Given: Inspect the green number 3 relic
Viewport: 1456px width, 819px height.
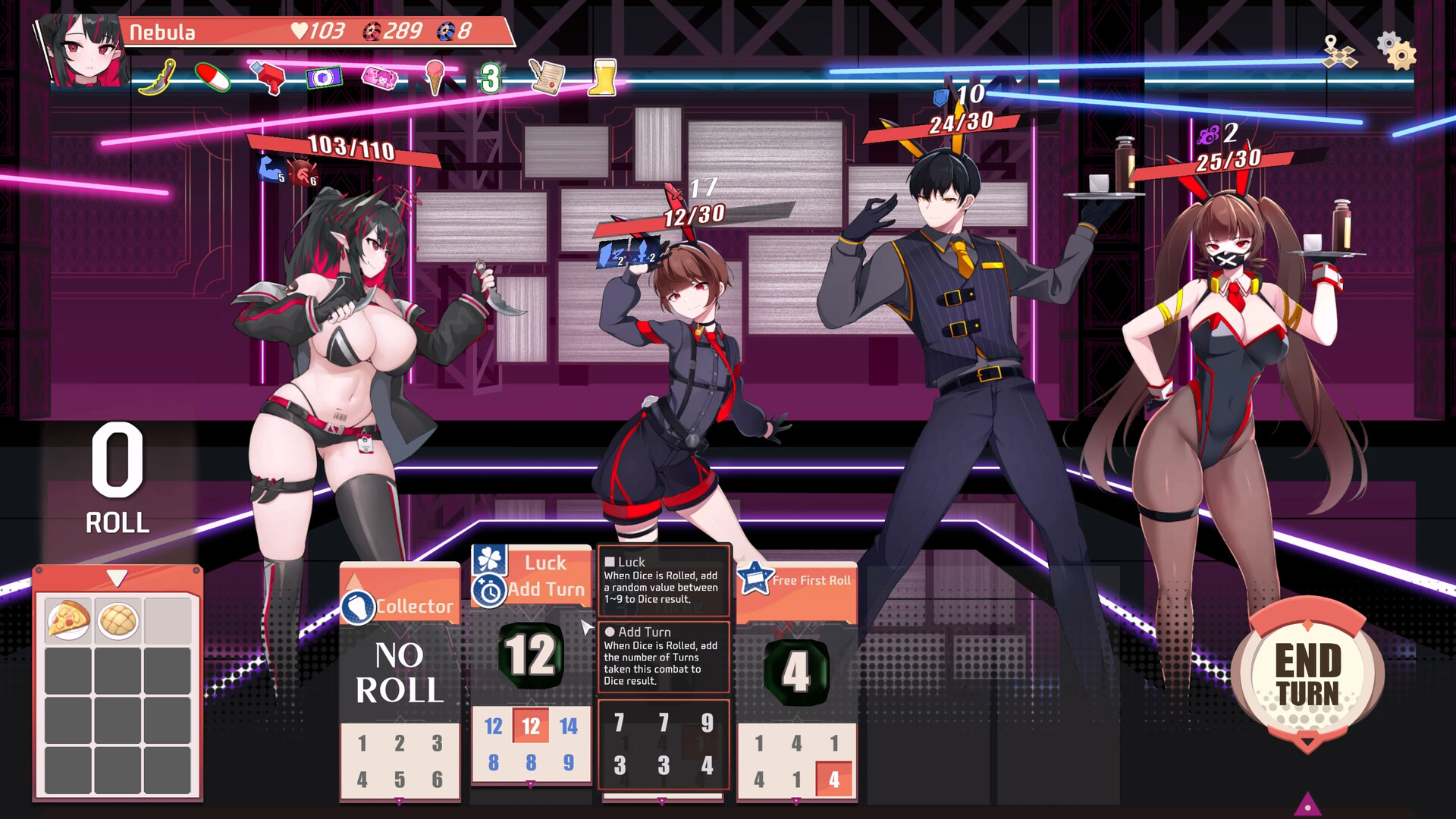Looking at the screenshot, I should tap(491, 78).
